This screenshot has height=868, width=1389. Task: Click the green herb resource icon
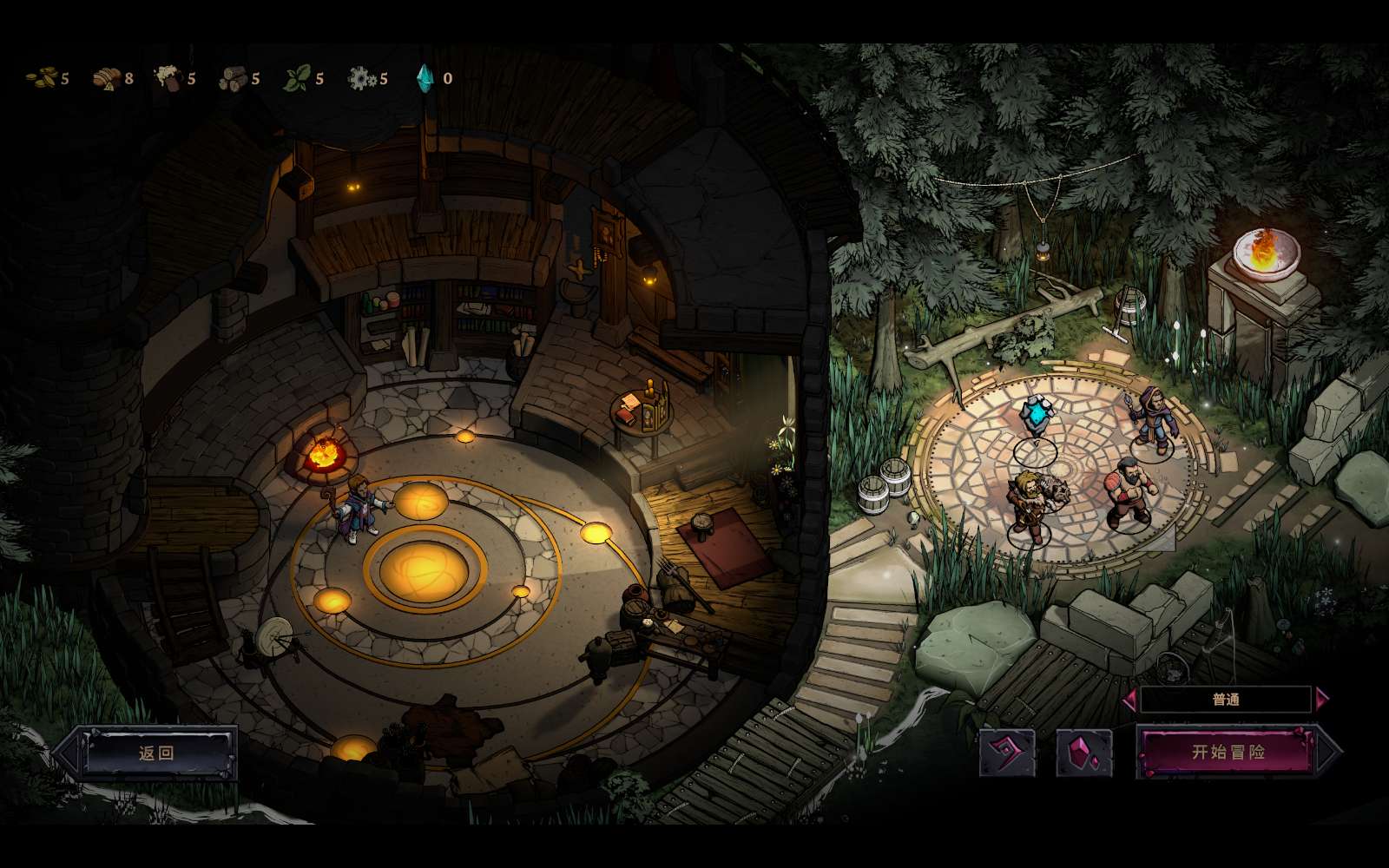295,79
